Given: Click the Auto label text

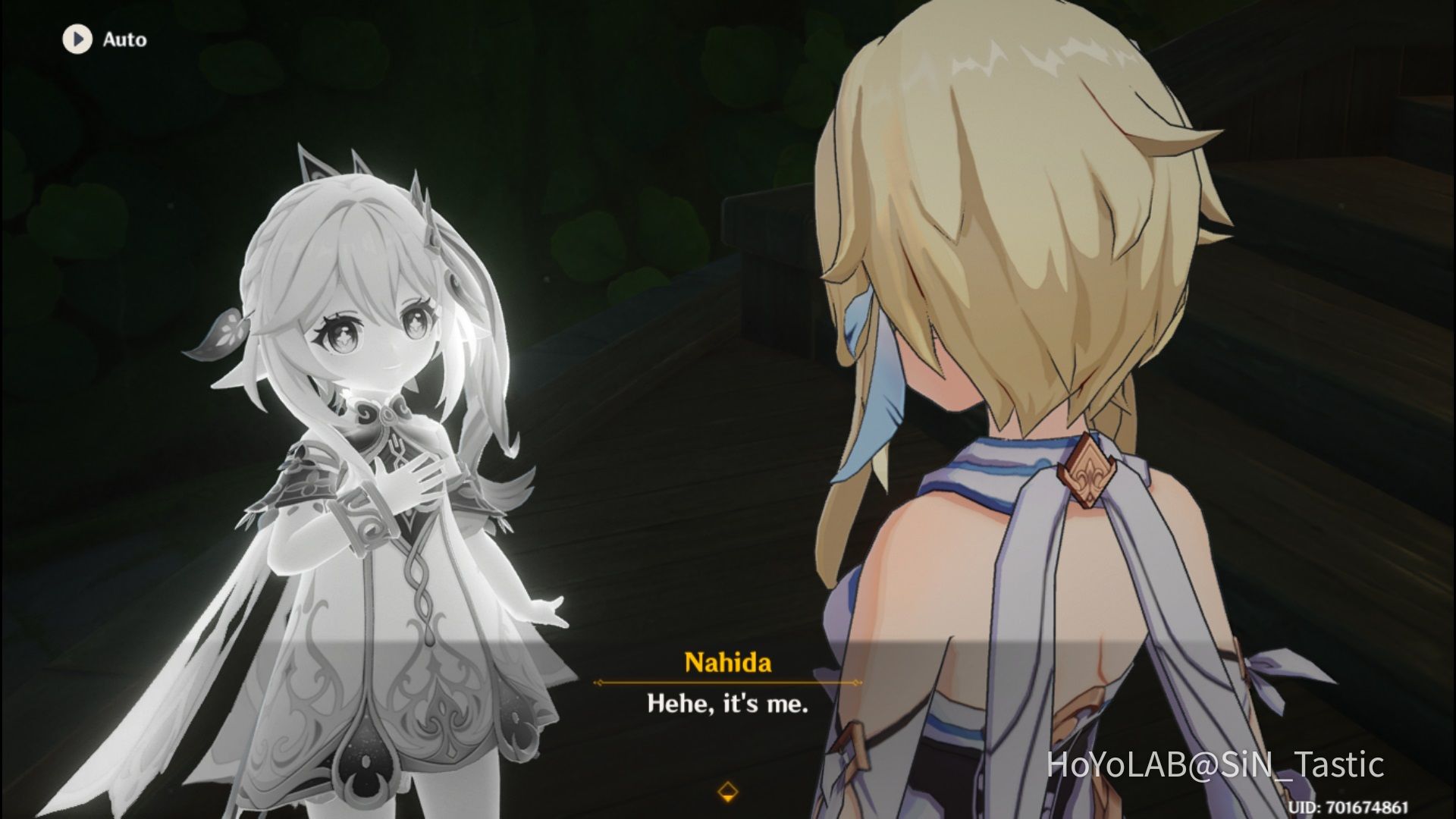Looking at the screenshot, I should pyautogui.click(x=124, y=39).
